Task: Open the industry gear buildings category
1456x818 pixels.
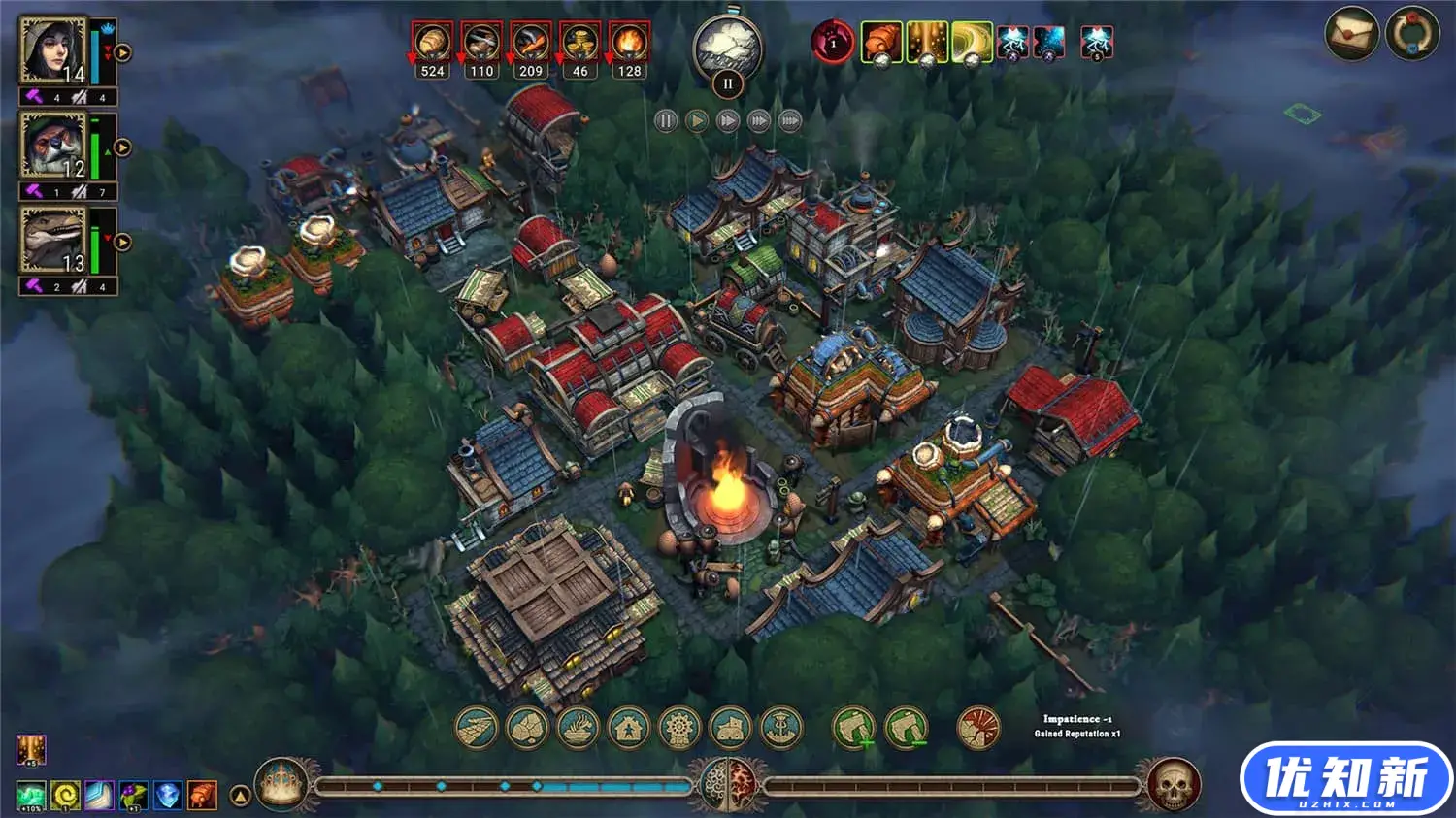Action: 679,728
